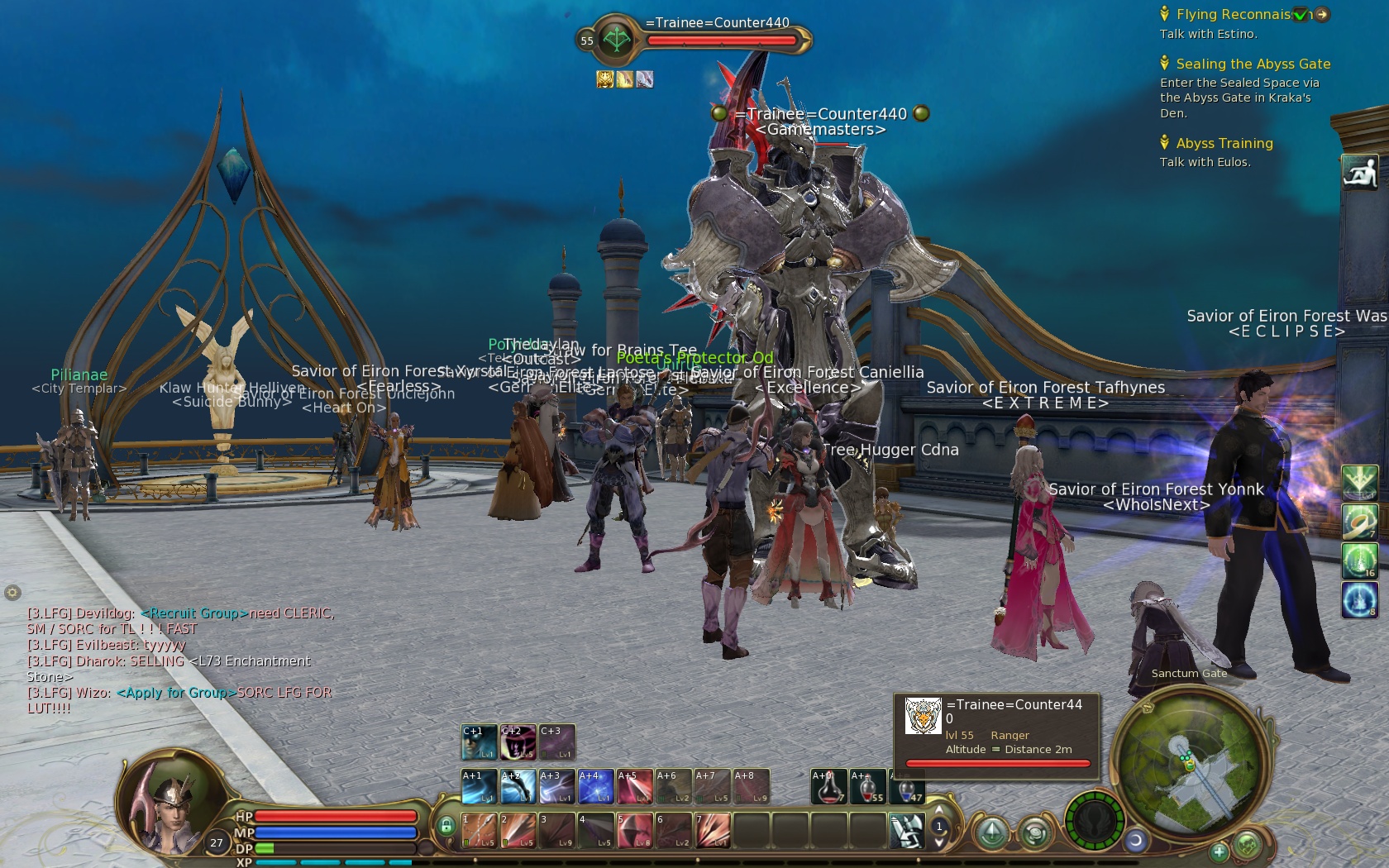Image resolution: width=1389 pixels, height=868 pixels.
Task: Use the A+4 blue starburst skill
Action: tap(595, 787)
